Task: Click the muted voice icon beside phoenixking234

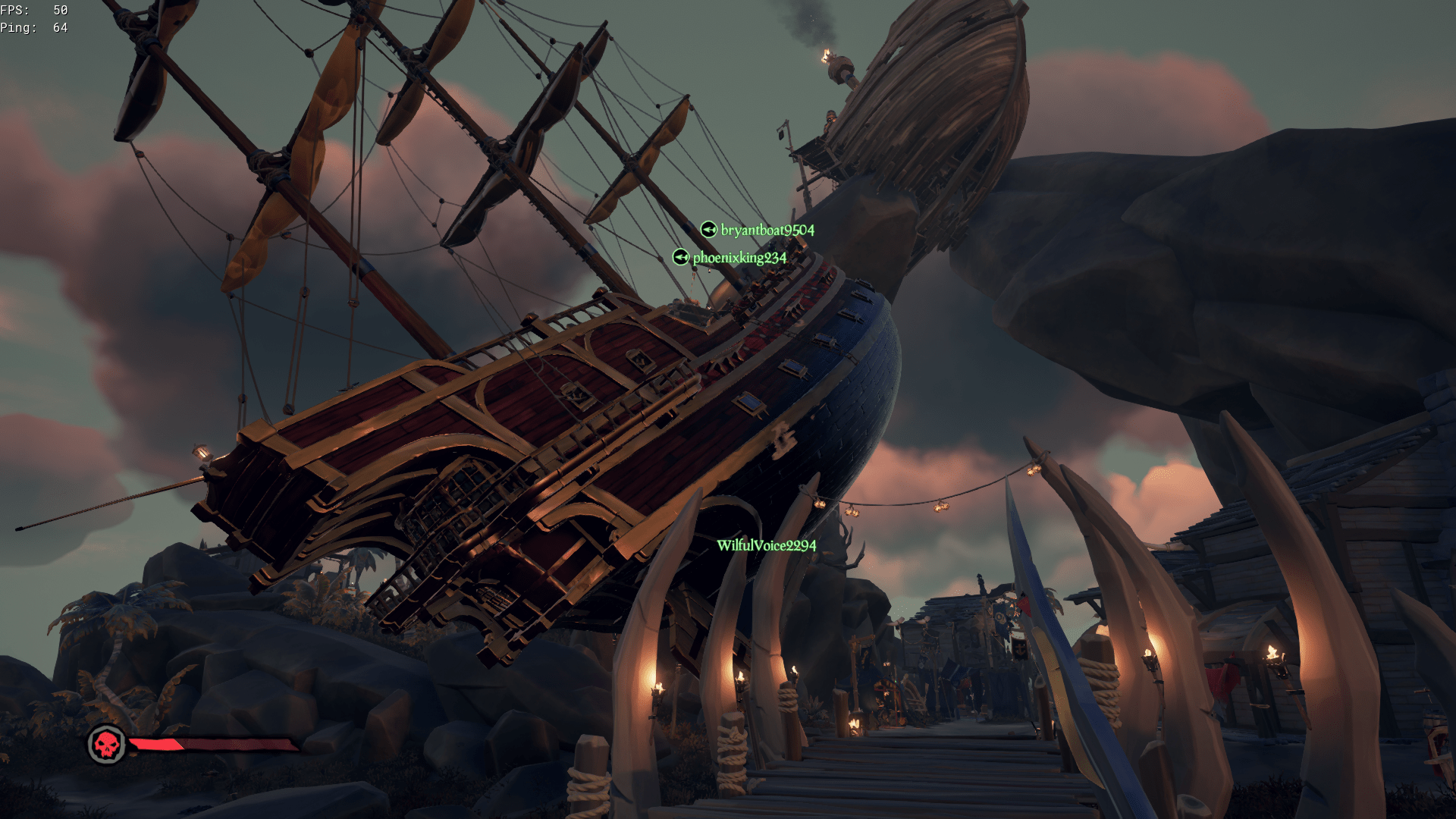Action: pyautogui.click(x=679, y=258)
